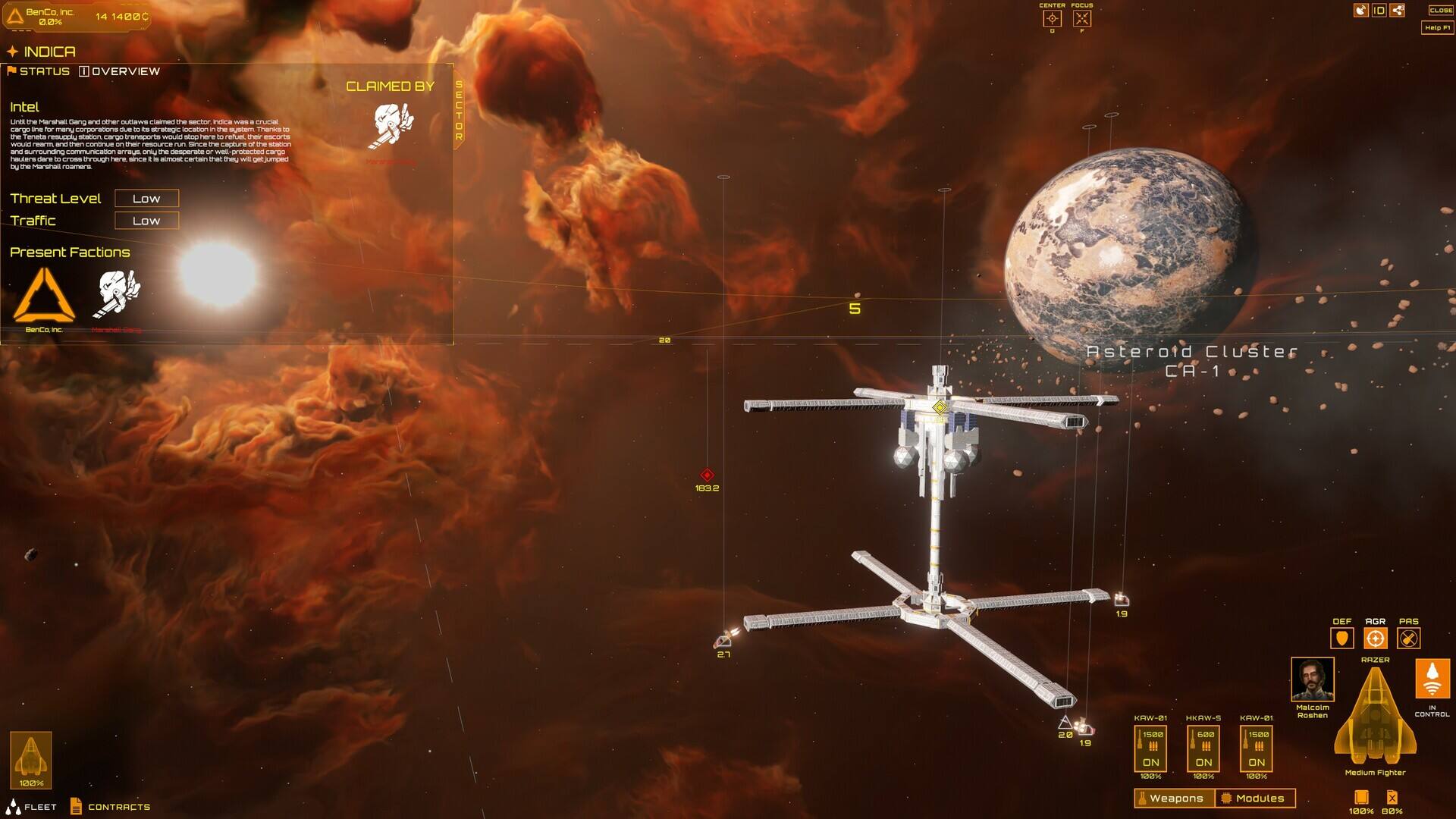Switch stance to PAS passive mode
The height and width of the screenshot is (819, 1456).
click(x=1409, y=639)
